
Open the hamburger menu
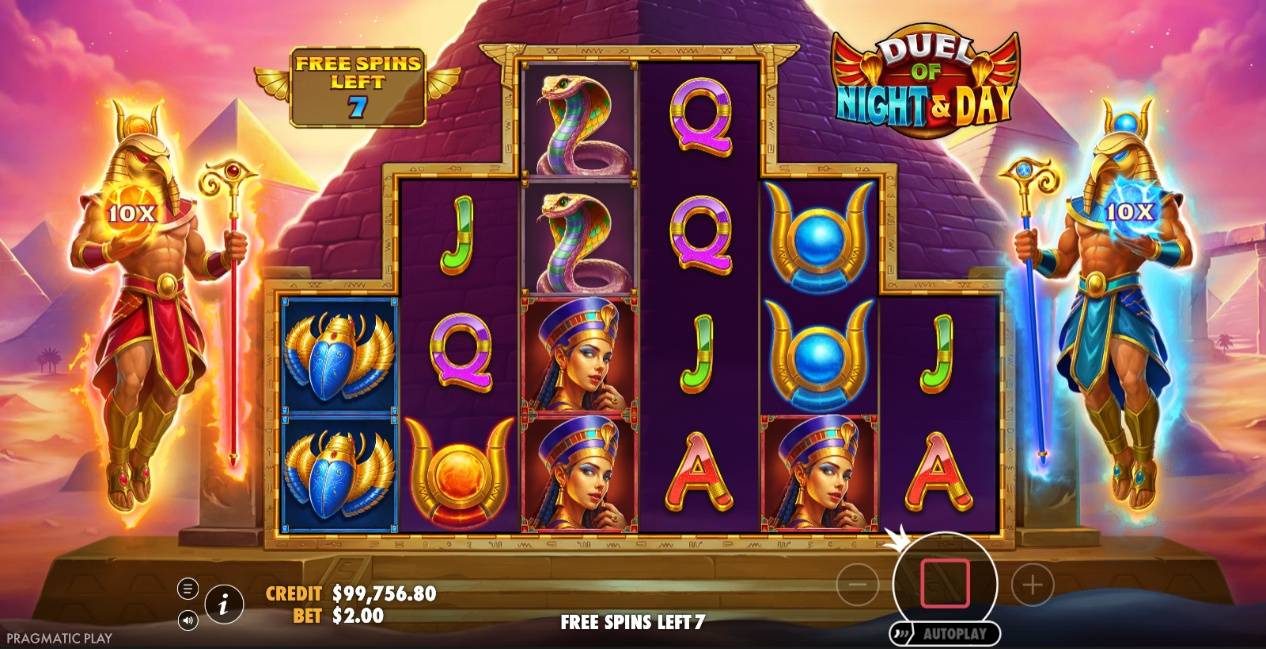click(x=188, y=588)
